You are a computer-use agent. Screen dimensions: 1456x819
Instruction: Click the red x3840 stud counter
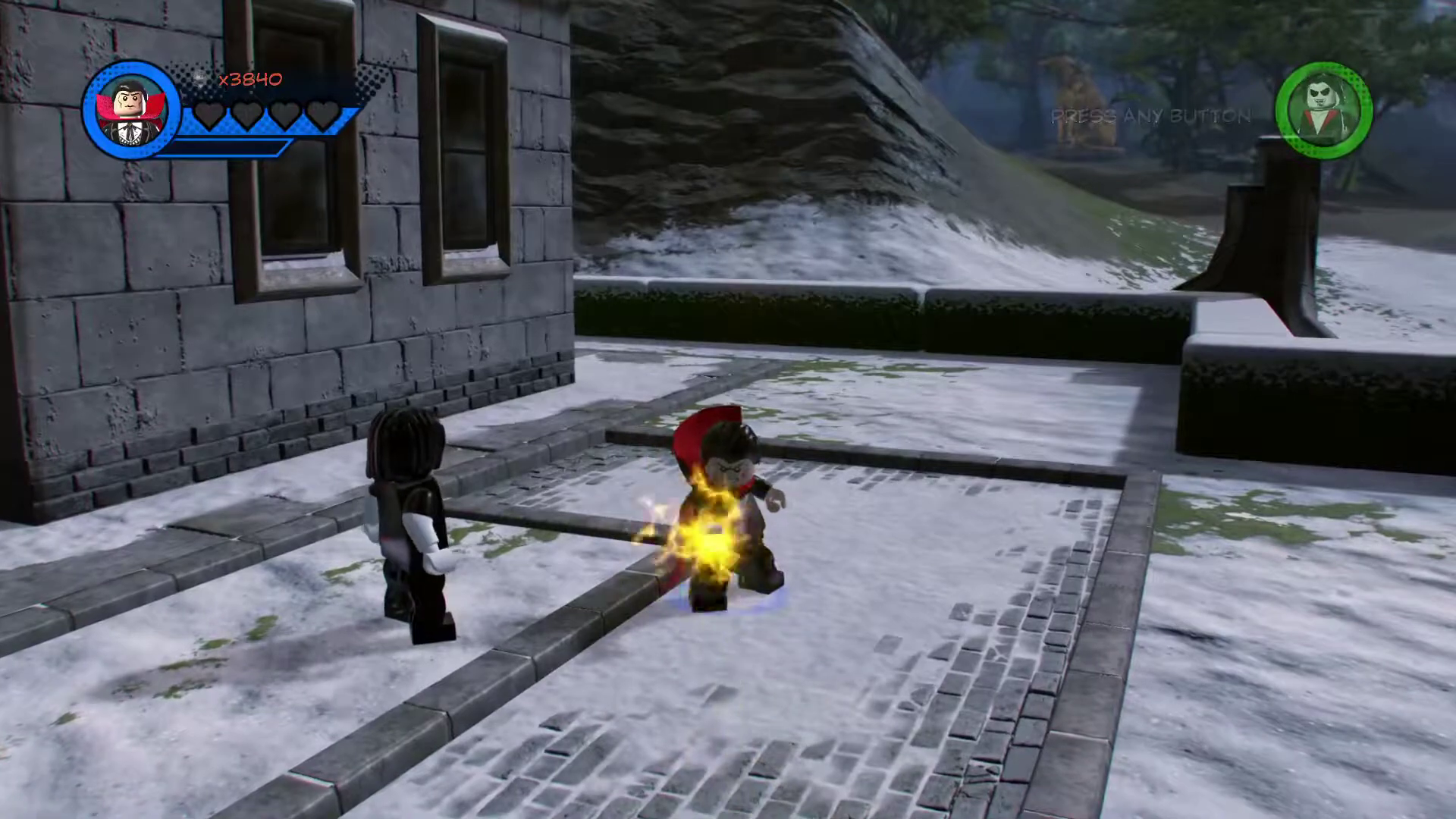[250, 79]
